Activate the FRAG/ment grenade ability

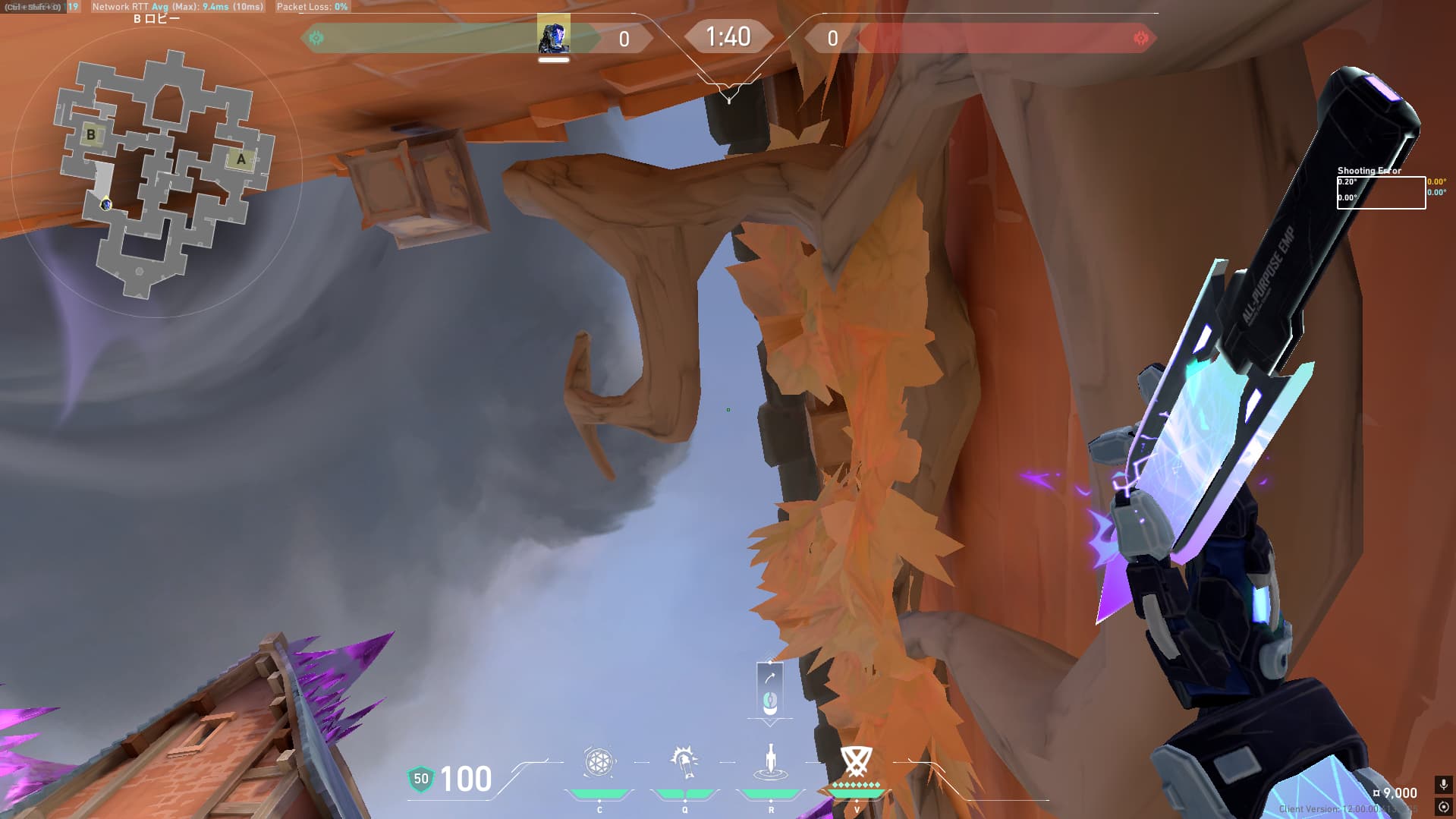599,762
